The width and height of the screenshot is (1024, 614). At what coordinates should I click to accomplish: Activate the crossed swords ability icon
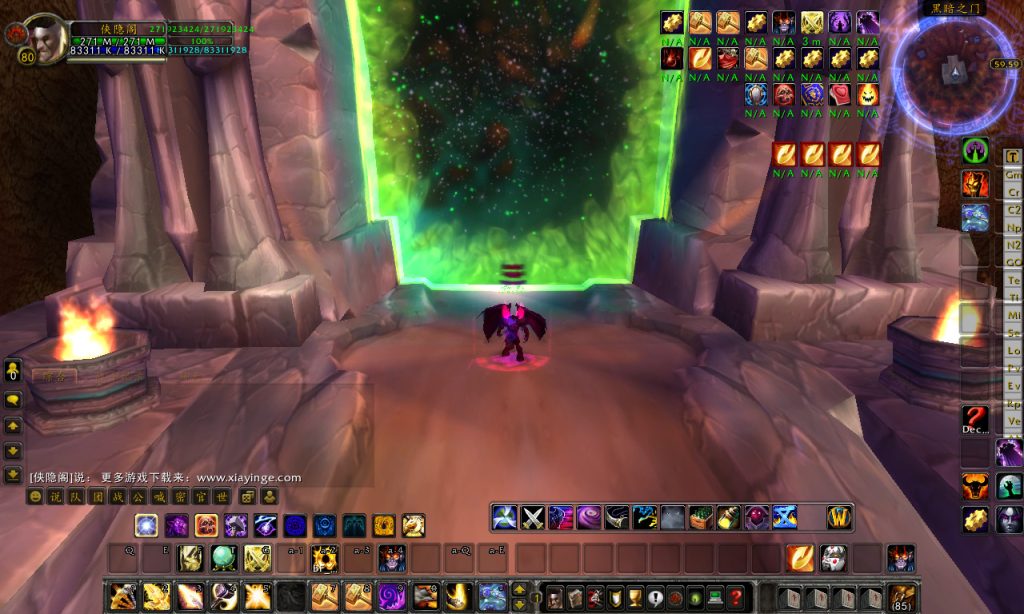[x=533, y=517]
